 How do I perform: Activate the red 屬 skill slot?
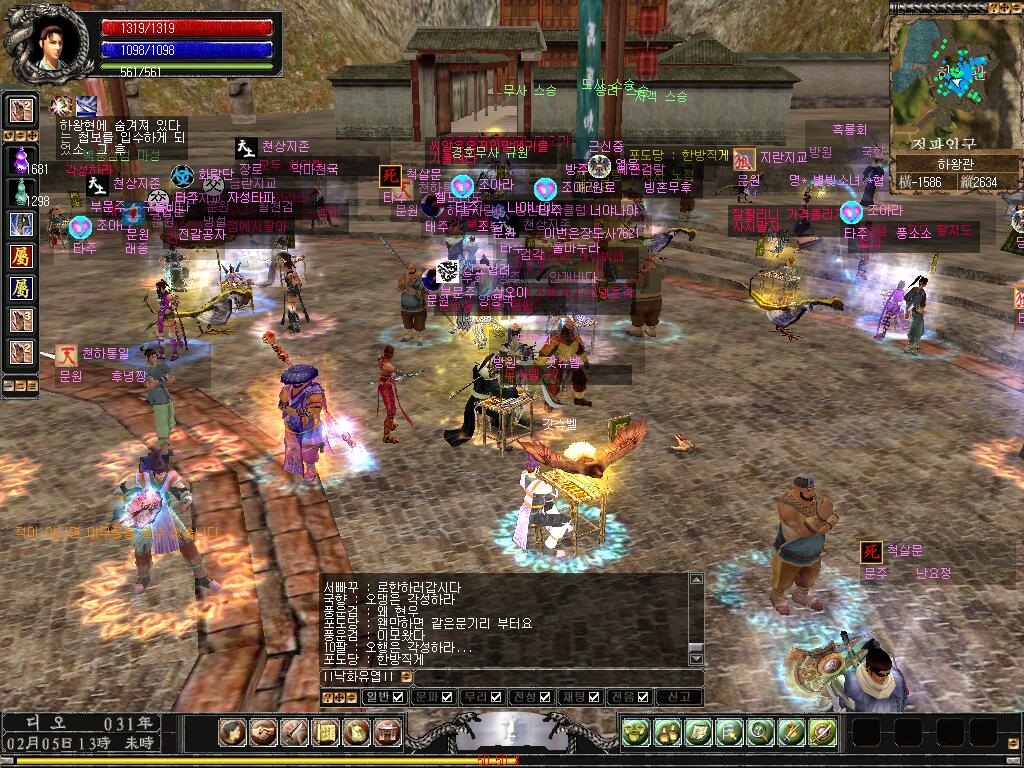[22, 257]
